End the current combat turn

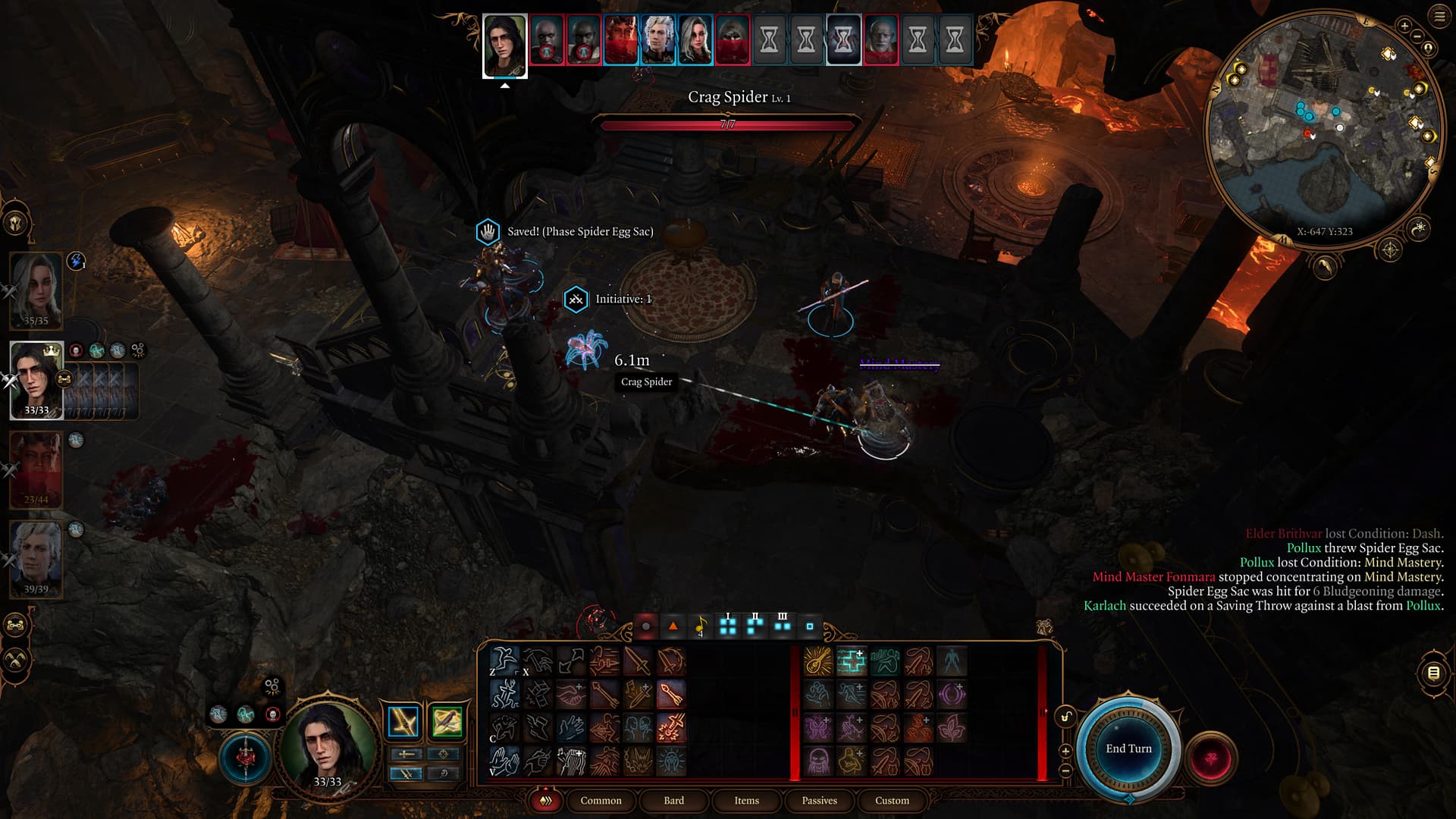[x=1128, y=748]
